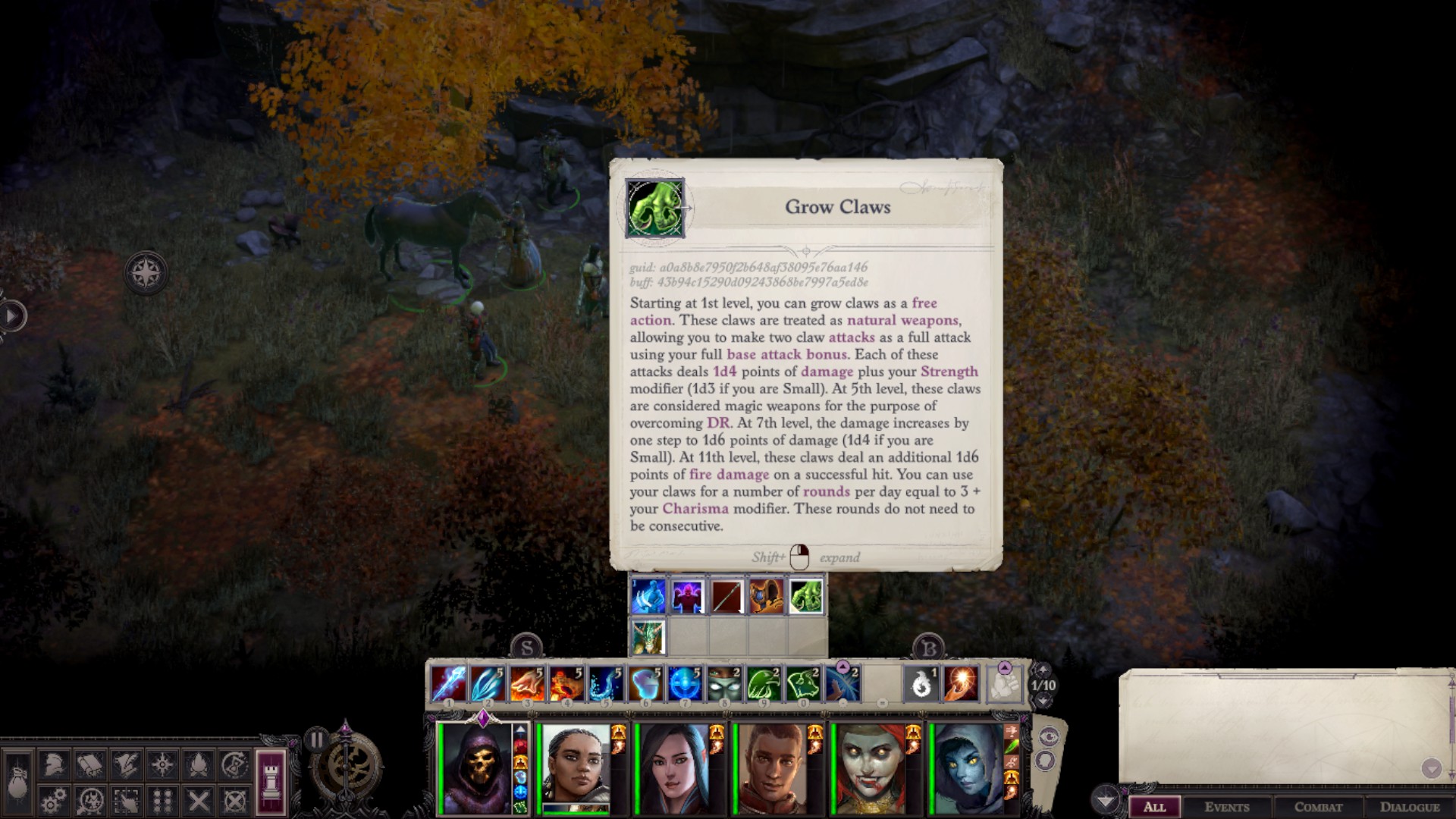Toggle the eye highlight icon near the portraits
Viewport: 1456px width, 819px height.
point(1050,736)
